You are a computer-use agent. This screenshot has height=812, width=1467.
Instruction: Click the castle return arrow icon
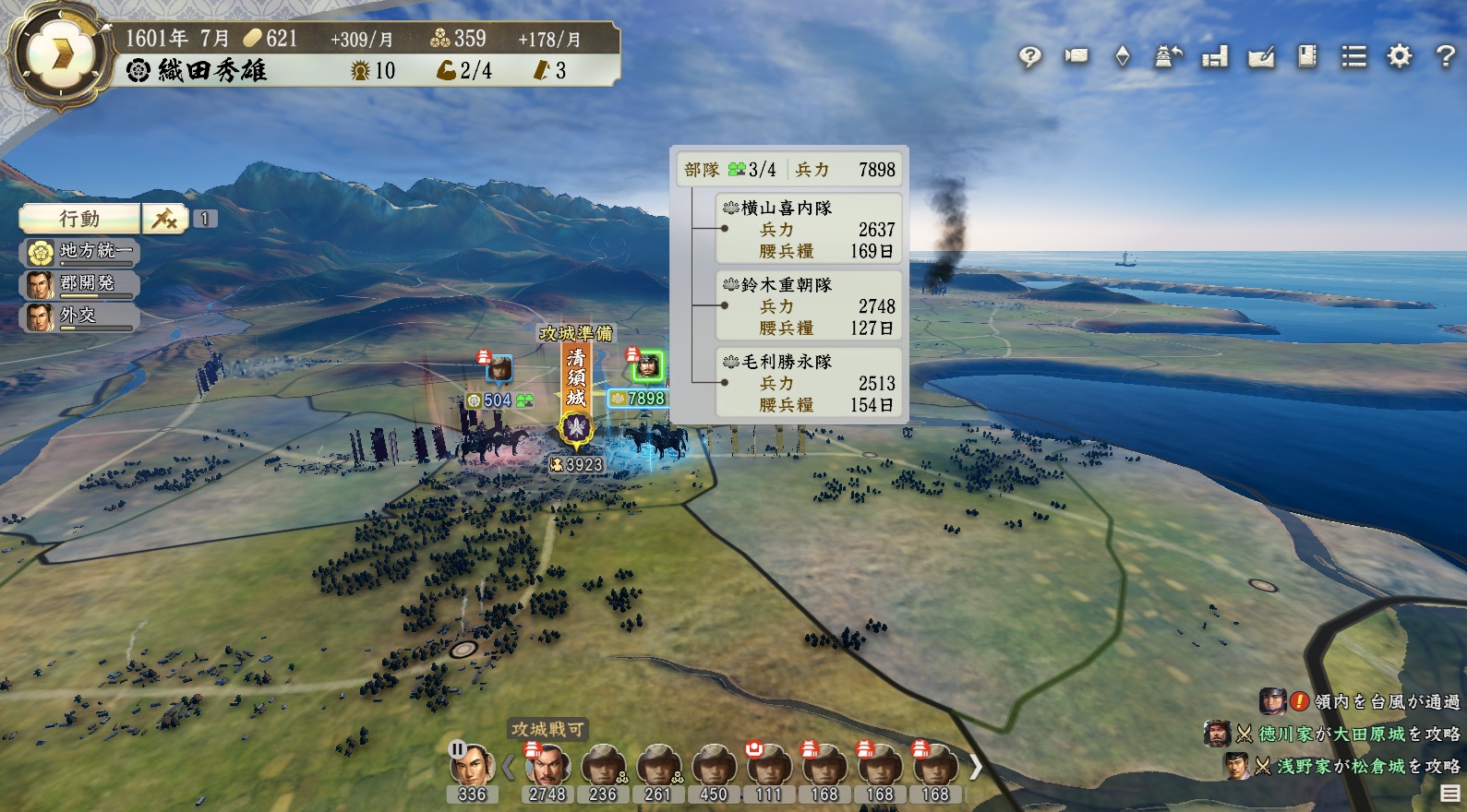(x=1168, y=56)
